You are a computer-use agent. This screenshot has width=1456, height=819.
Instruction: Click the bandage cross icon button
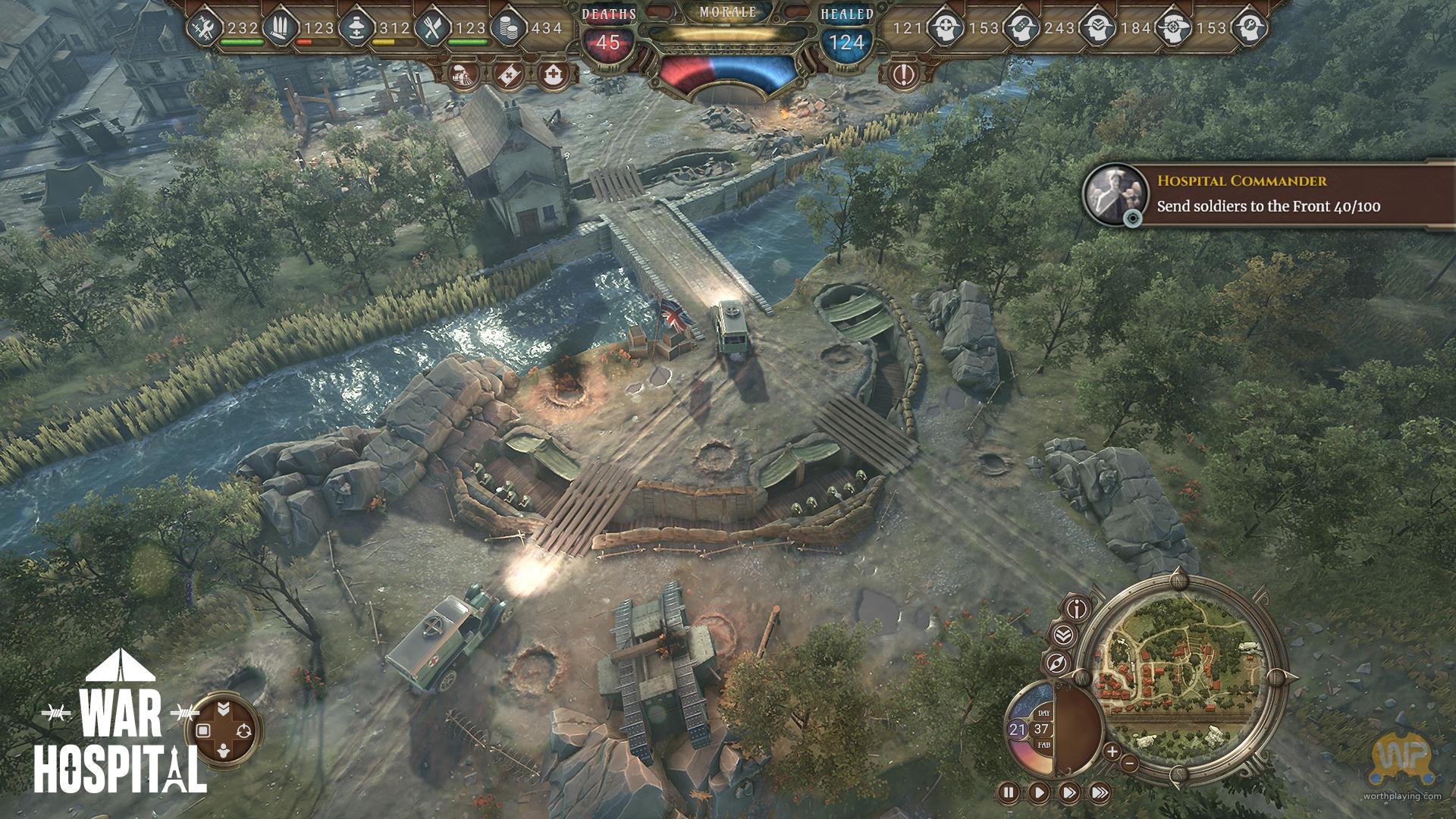506,74
